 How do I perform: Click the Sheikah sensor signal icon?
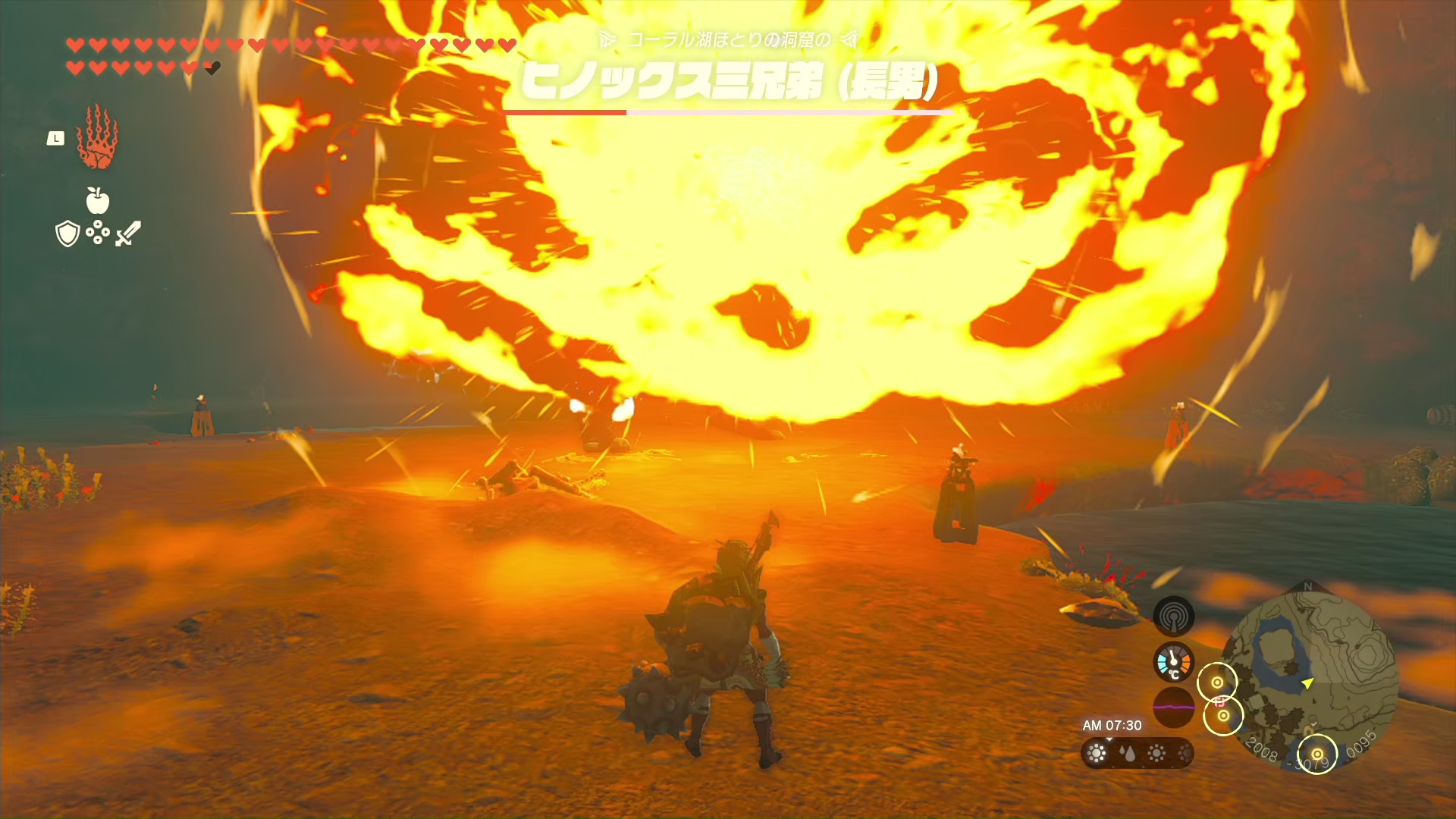pos(1173,617)
